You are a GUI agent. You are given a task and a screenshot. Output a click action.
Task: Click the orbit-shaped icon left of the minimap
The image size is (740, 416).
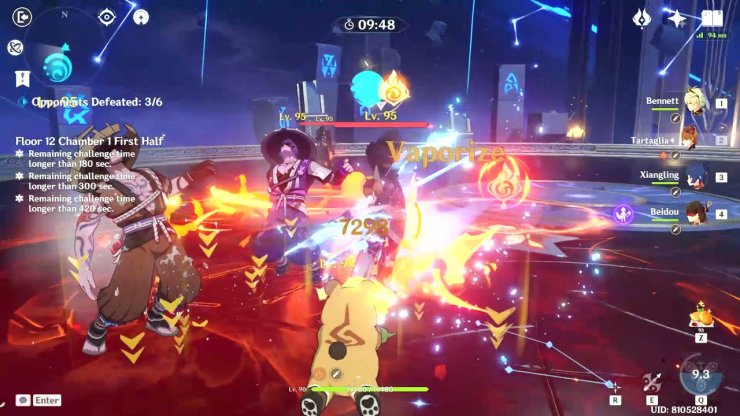pyautogui.click(x=15, y=47)
